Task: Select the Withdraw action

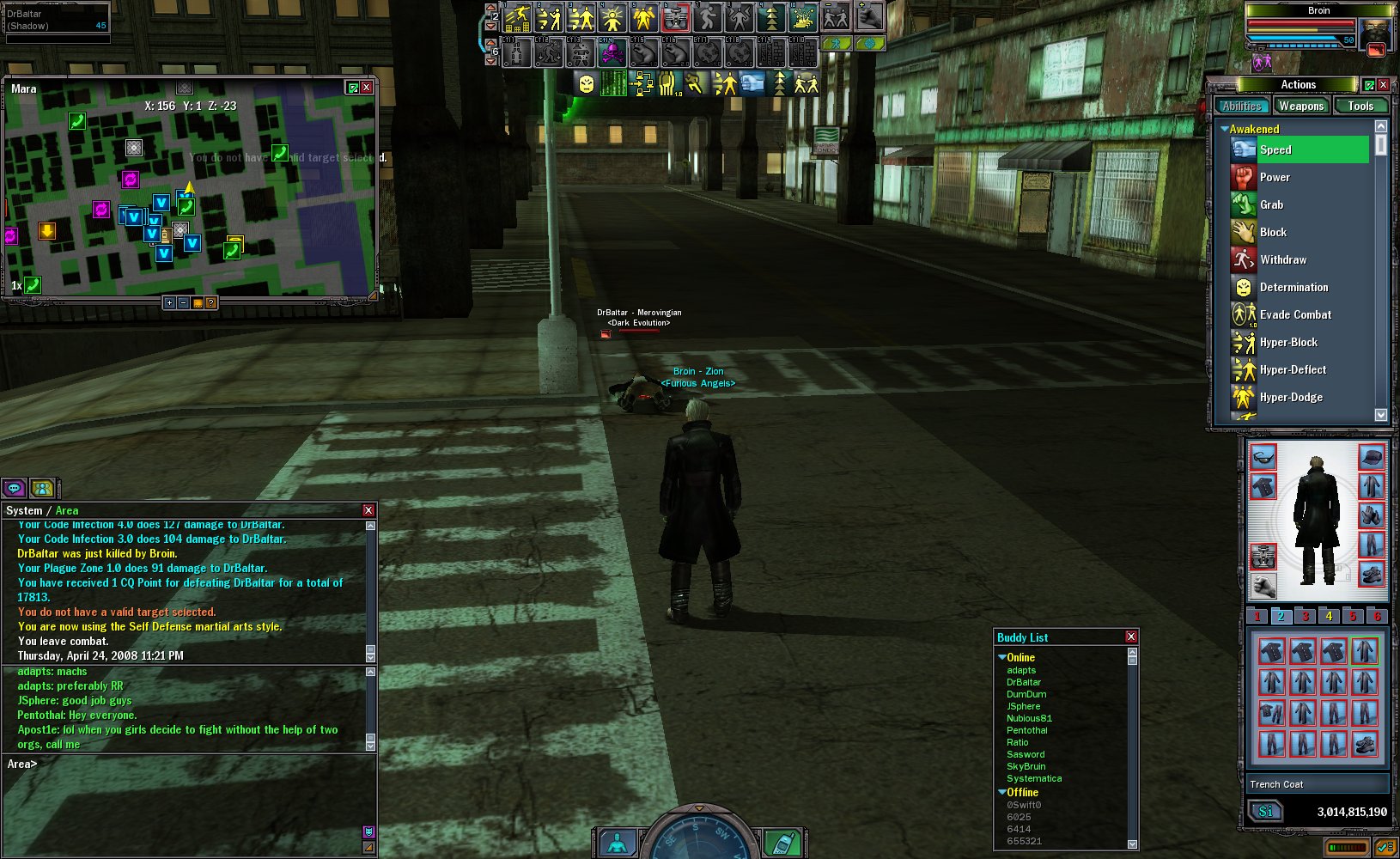Action: tap(1282, 259)
